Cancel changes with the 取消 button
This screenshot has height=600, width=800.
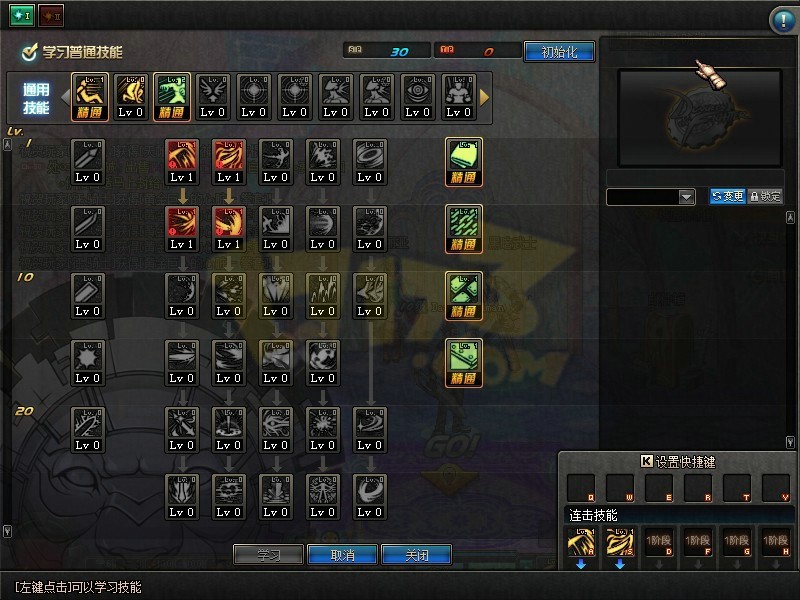point(342,555)
